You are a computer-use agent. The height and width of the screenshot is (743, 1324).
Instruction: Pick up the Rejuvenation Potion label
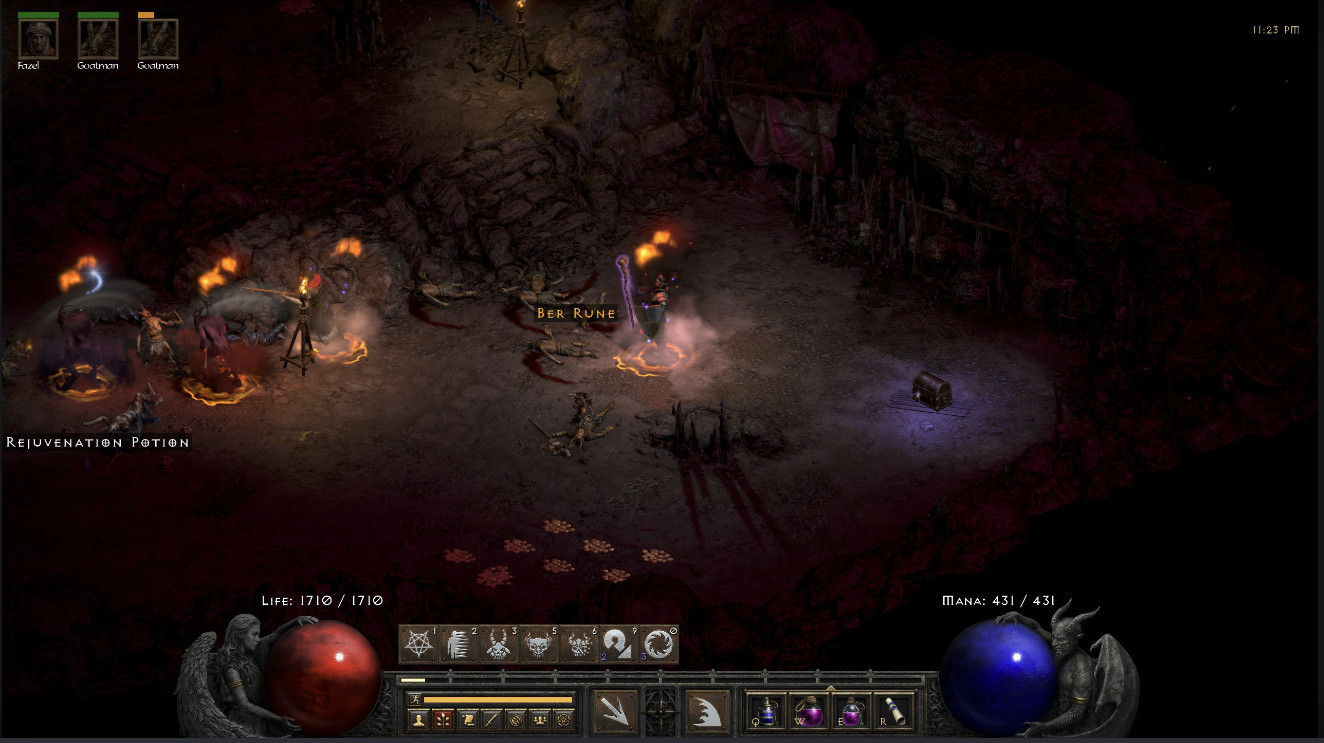click(98, 442)
